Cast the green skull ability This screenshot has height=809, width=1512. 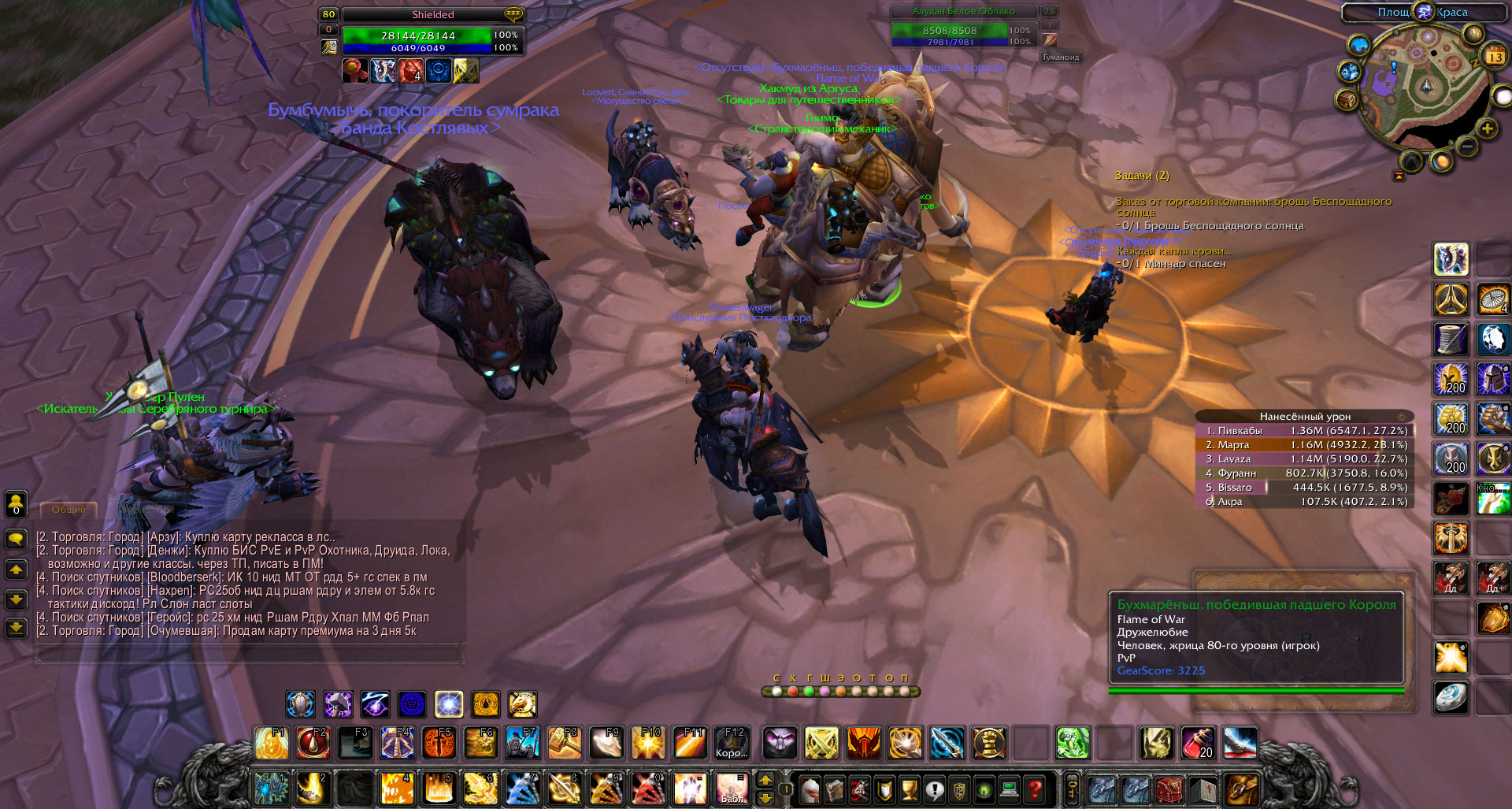coord(1072,743)
